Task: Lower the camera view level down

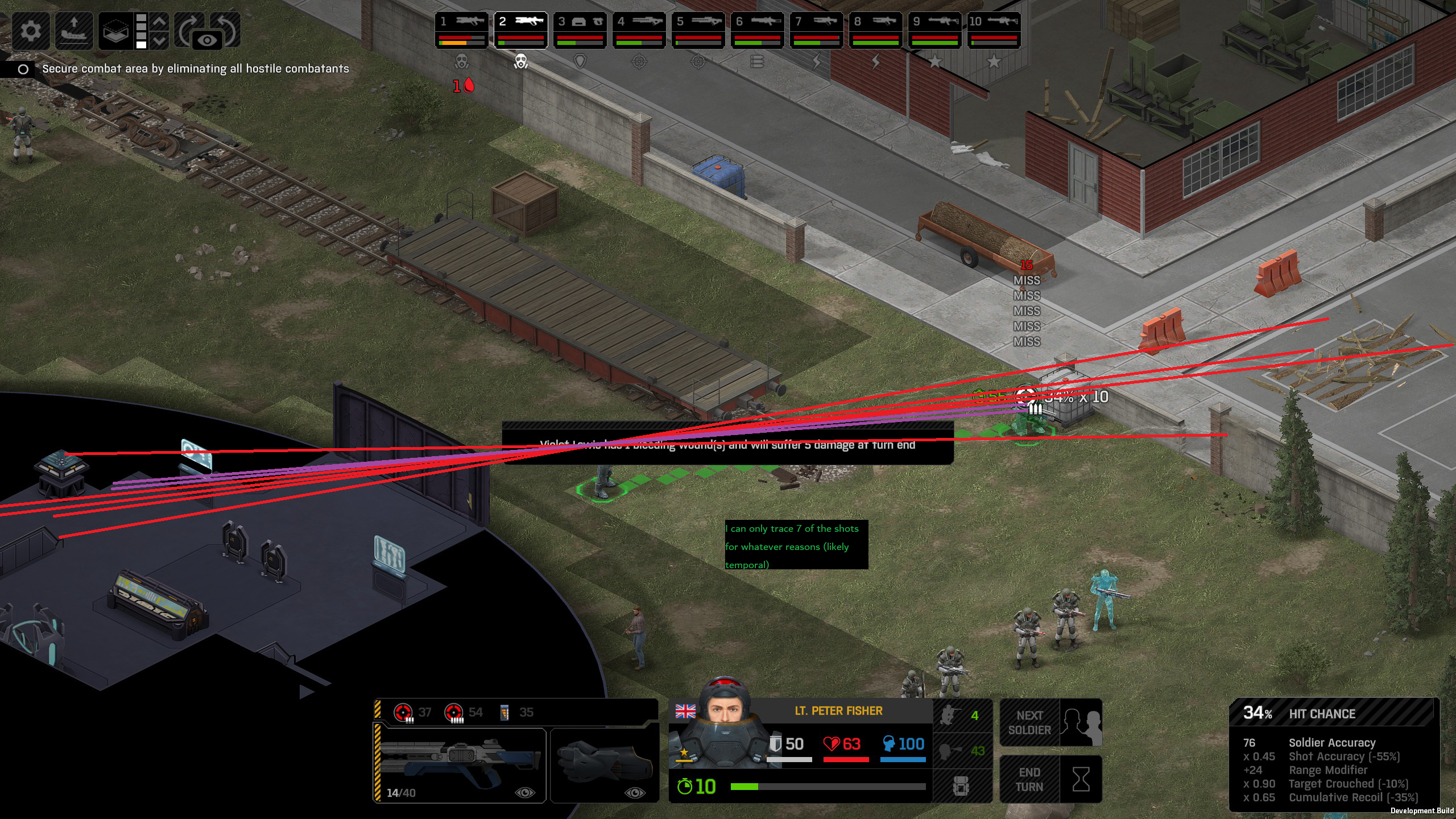Action: pyautogui.click(x=160, y=41)
